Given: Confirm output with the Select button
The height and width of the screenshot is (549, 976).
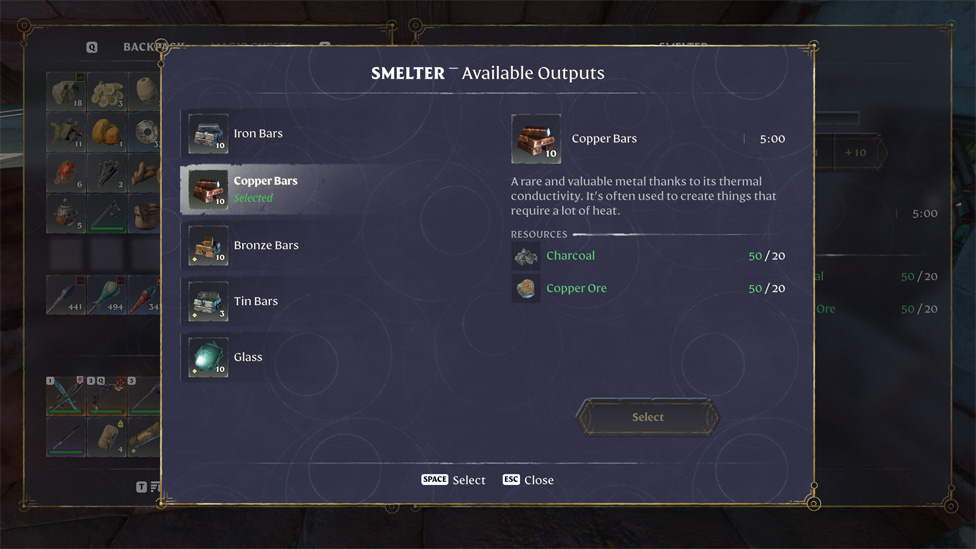Looking at the screenshot, I should click(x=647, y=417).
